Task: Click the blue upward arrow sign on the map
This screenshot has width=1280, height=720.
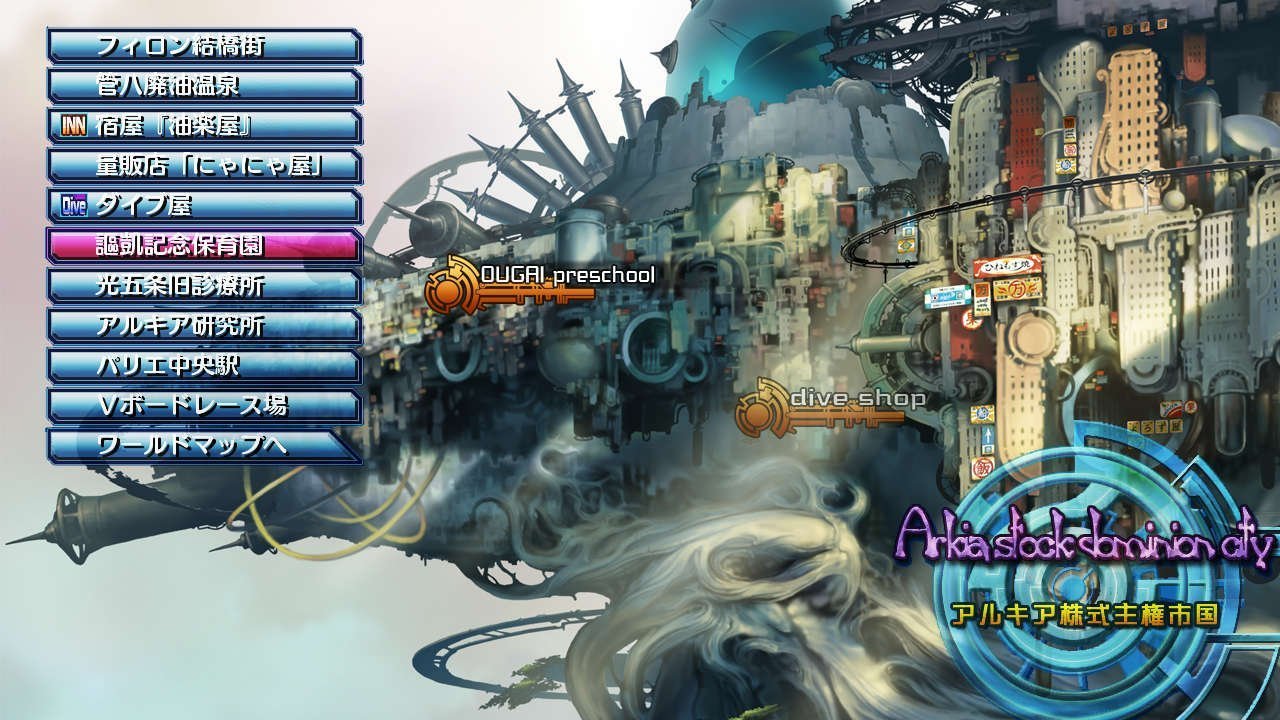Action: (x=989, y=438)
